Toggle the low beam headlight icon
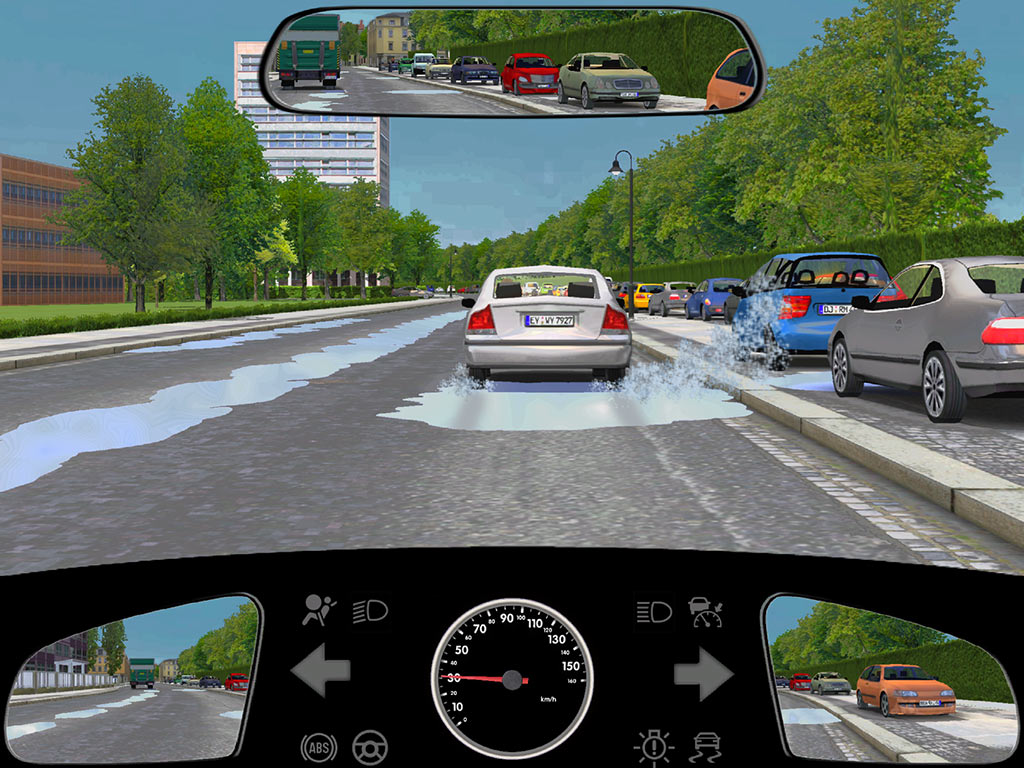 (x=370, y=610)
